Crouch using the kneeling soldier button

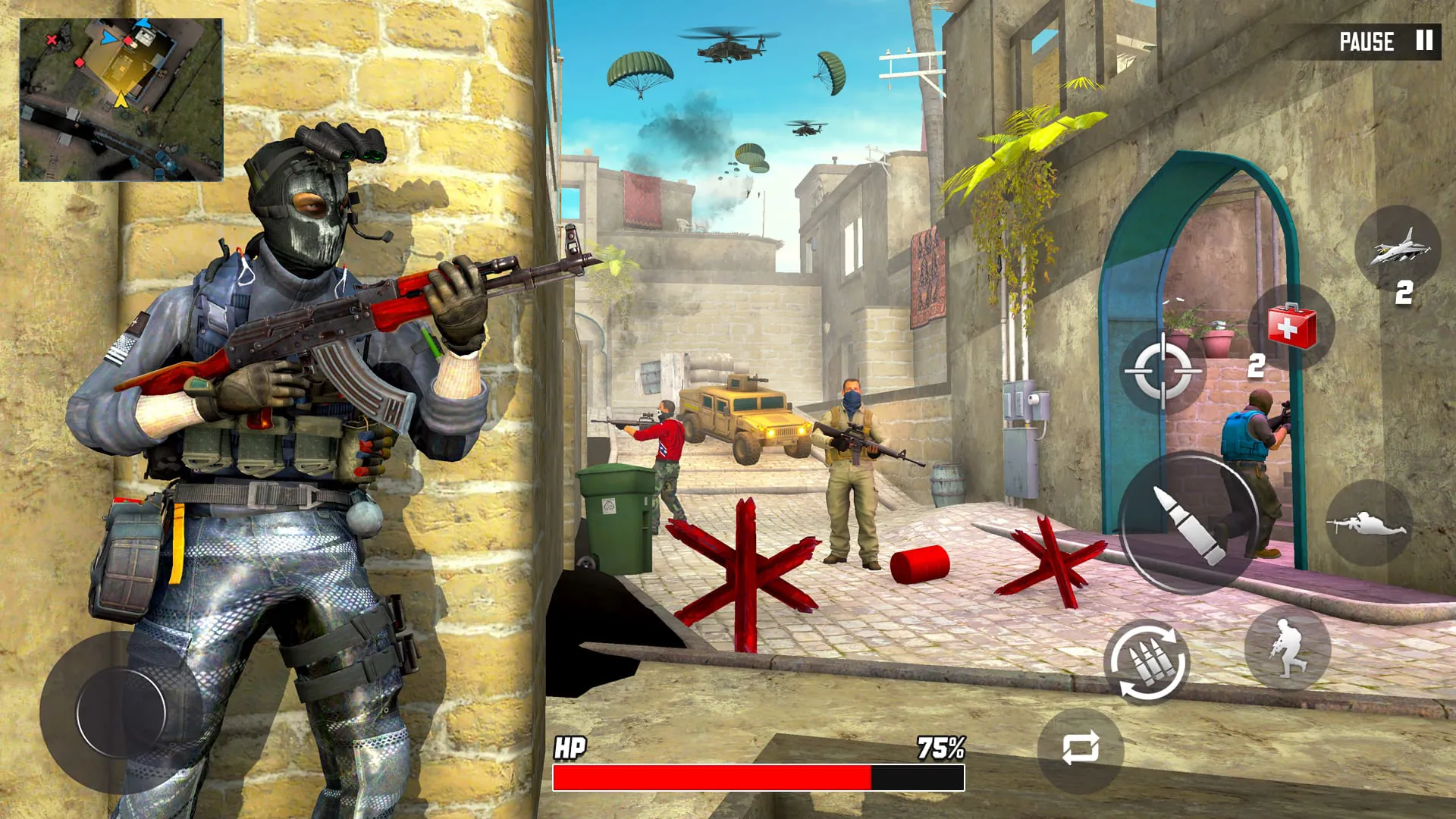1287,648
